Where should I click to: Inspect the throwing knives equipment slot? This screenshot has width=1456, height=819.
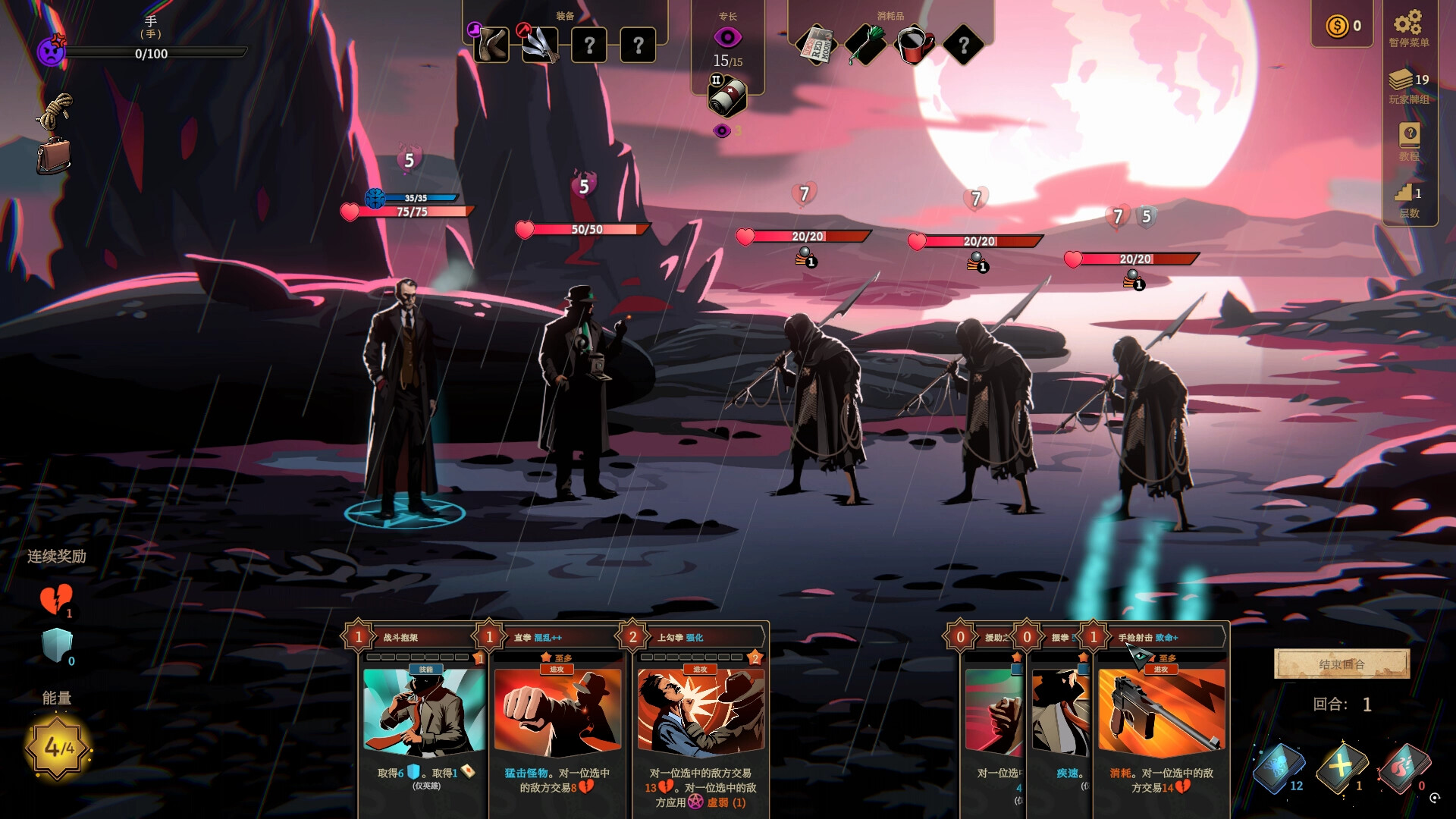[x=540, y=45]
